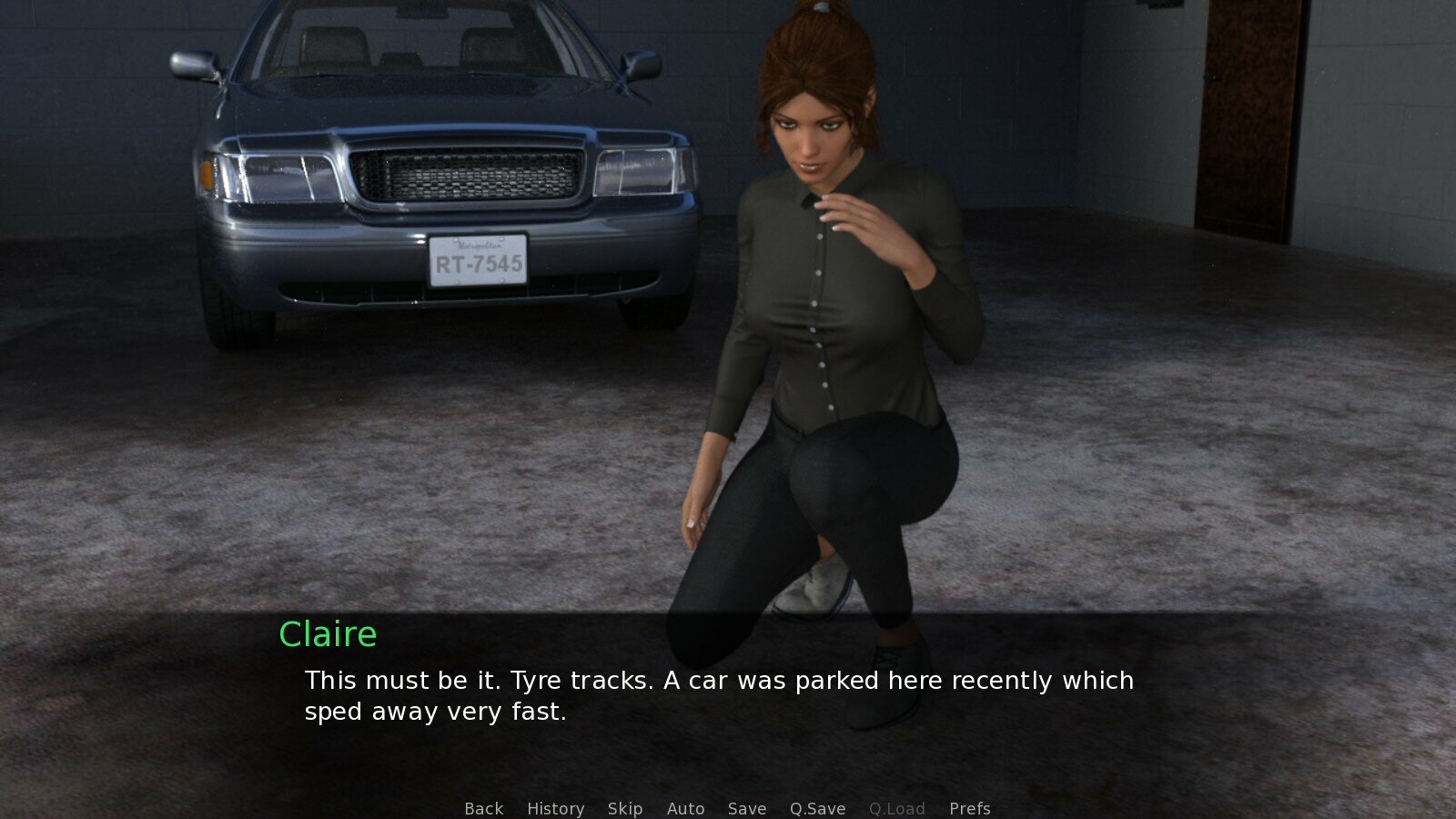The height and width of the screenshot is (819, 1456).
Task: Select the grayed-out Q.Load option
Action: coord(897,808)
